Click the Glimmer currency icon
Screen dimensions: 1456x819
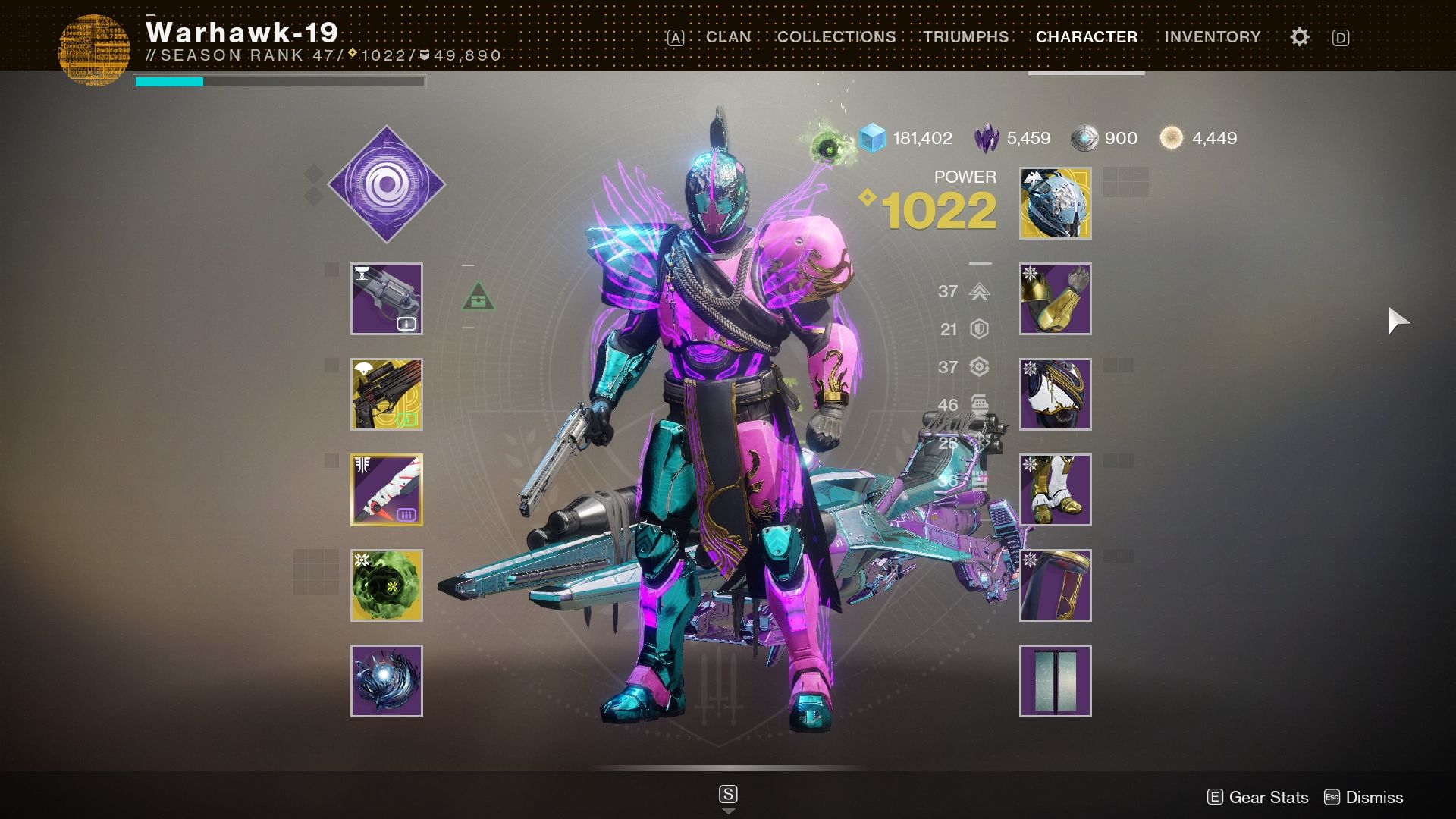[872, 138]
